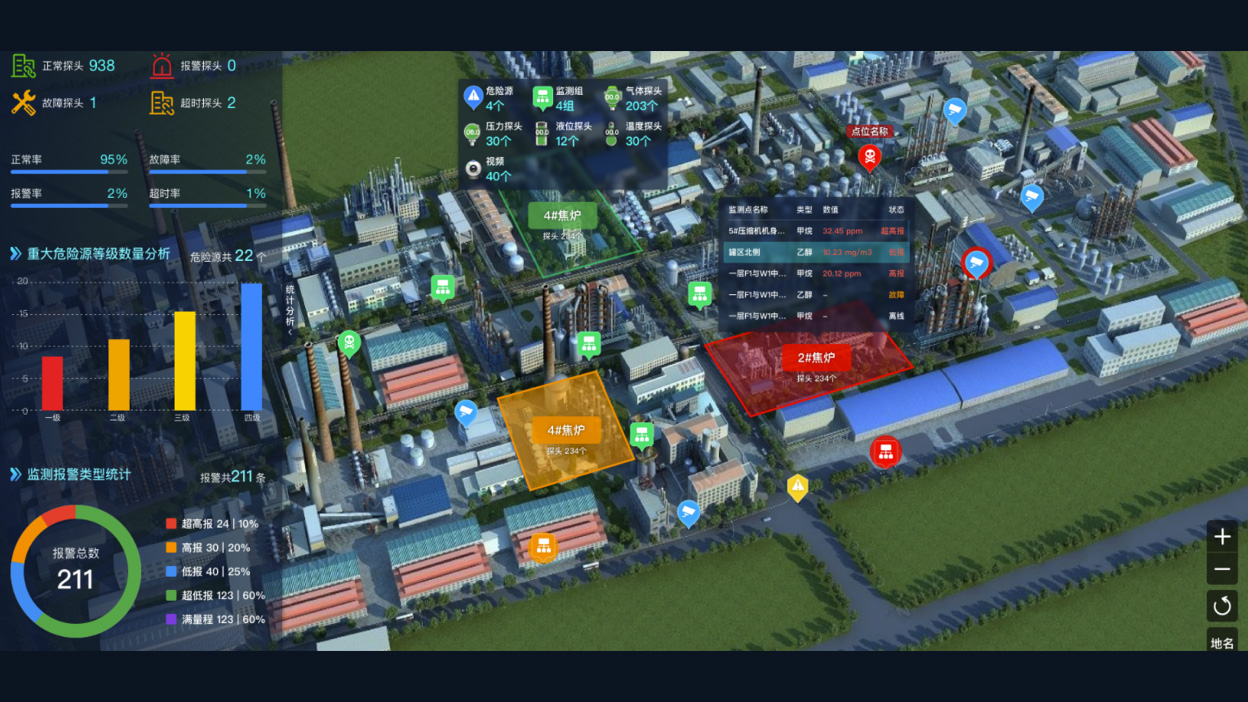Reset the map view with the circular arrow

point(1222,605)
